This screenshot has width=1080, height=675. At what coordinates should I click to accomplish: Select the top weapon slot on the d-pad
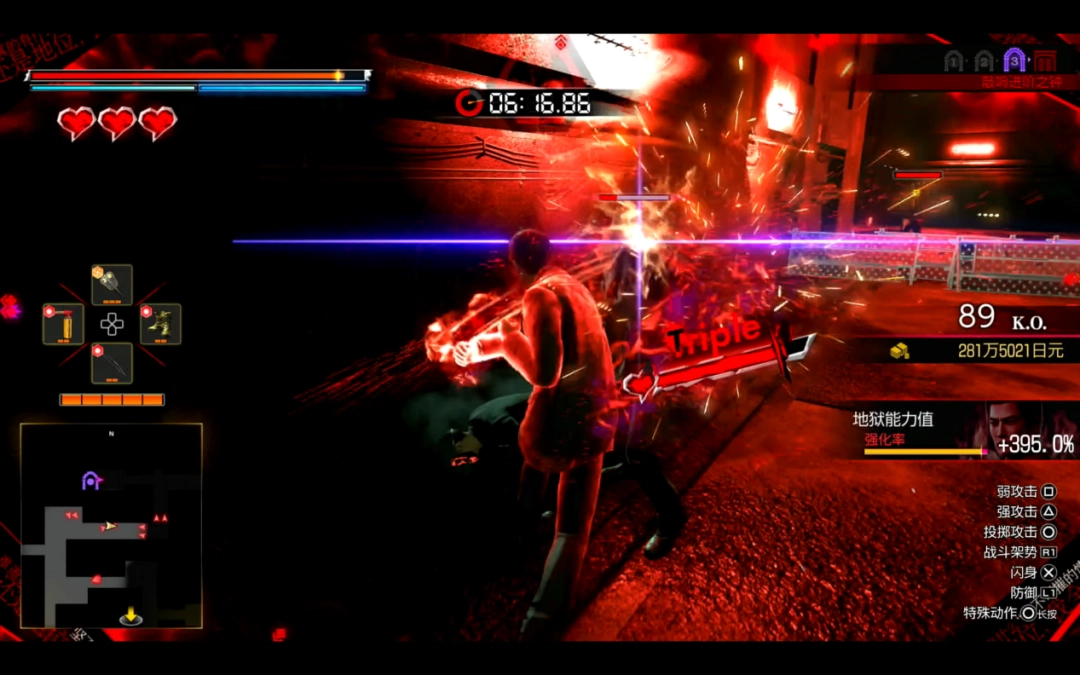coord(112,284)
